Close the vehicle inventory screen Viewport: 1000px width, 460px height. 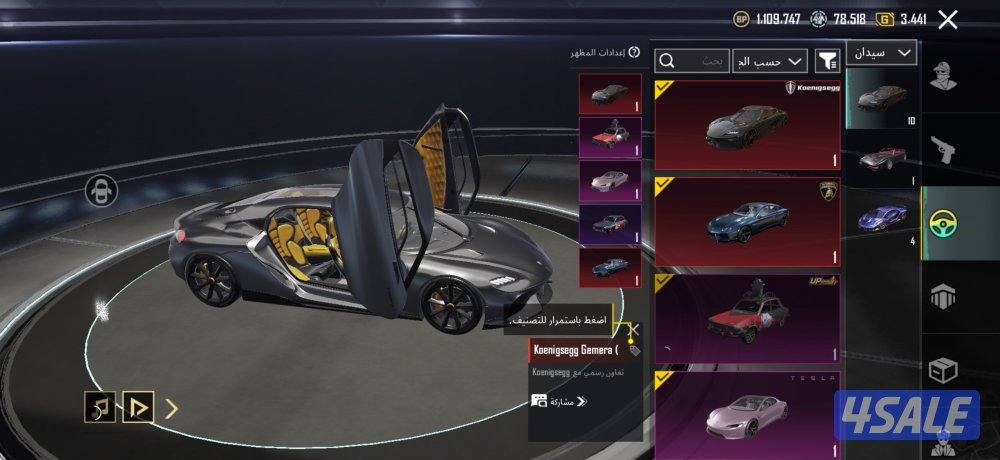(948, 19)
